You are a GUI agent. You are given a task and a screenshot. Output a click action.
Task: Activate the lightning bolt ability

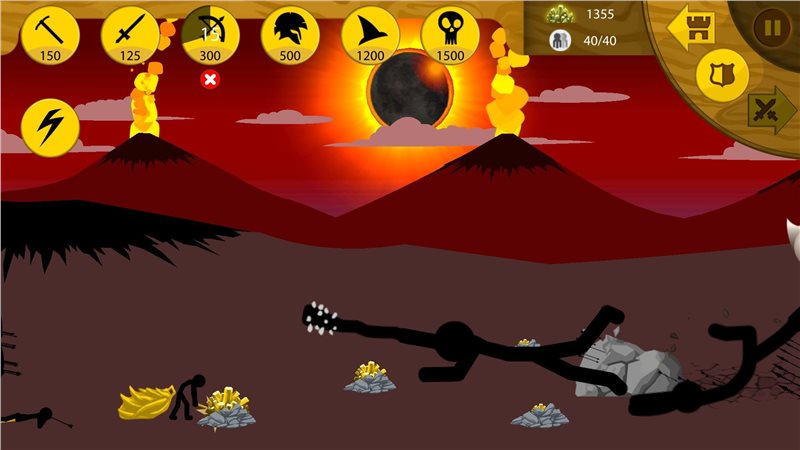coord(50,125)
